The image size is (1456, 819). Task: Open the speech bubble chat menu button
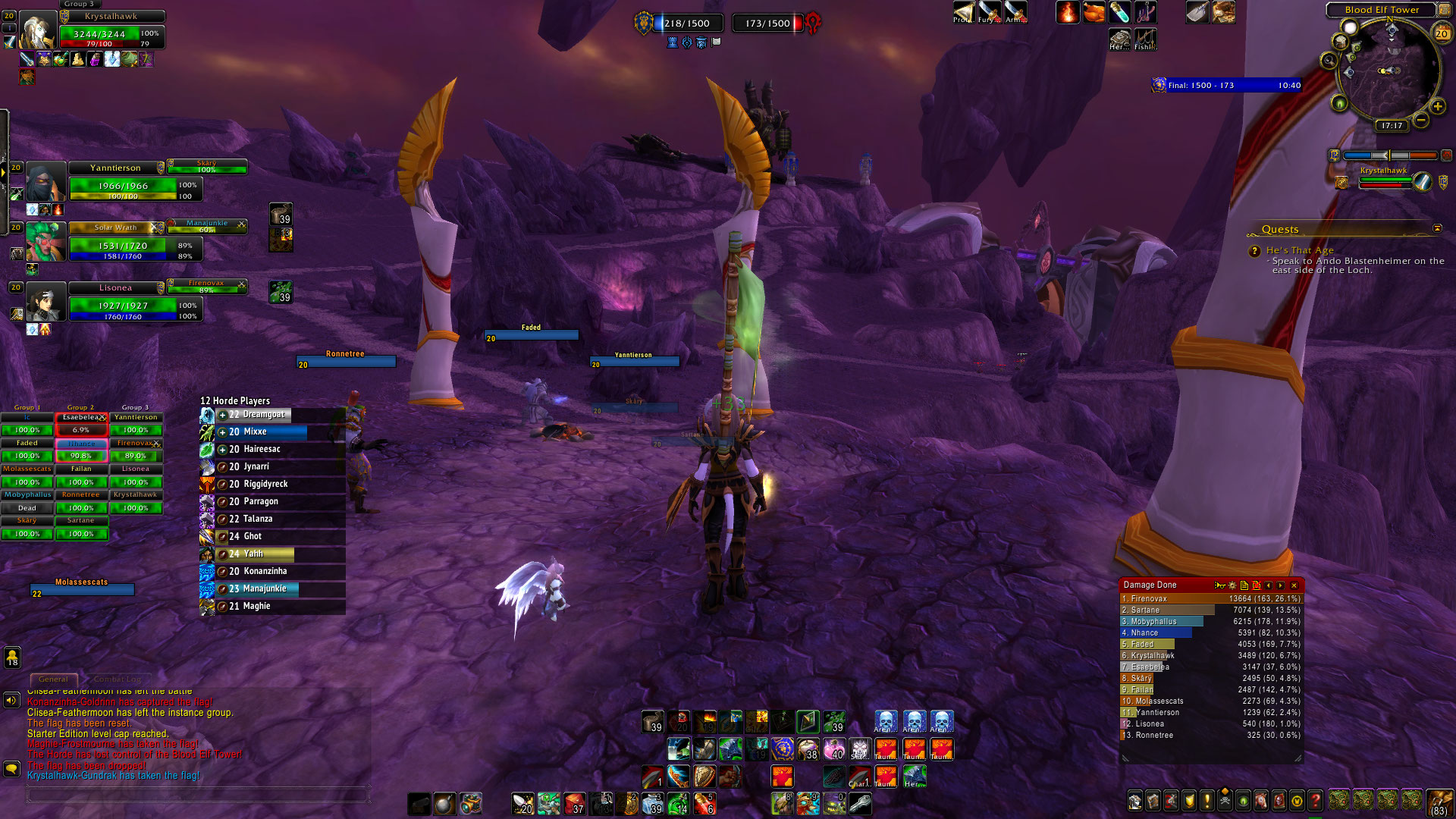point(11,769)
